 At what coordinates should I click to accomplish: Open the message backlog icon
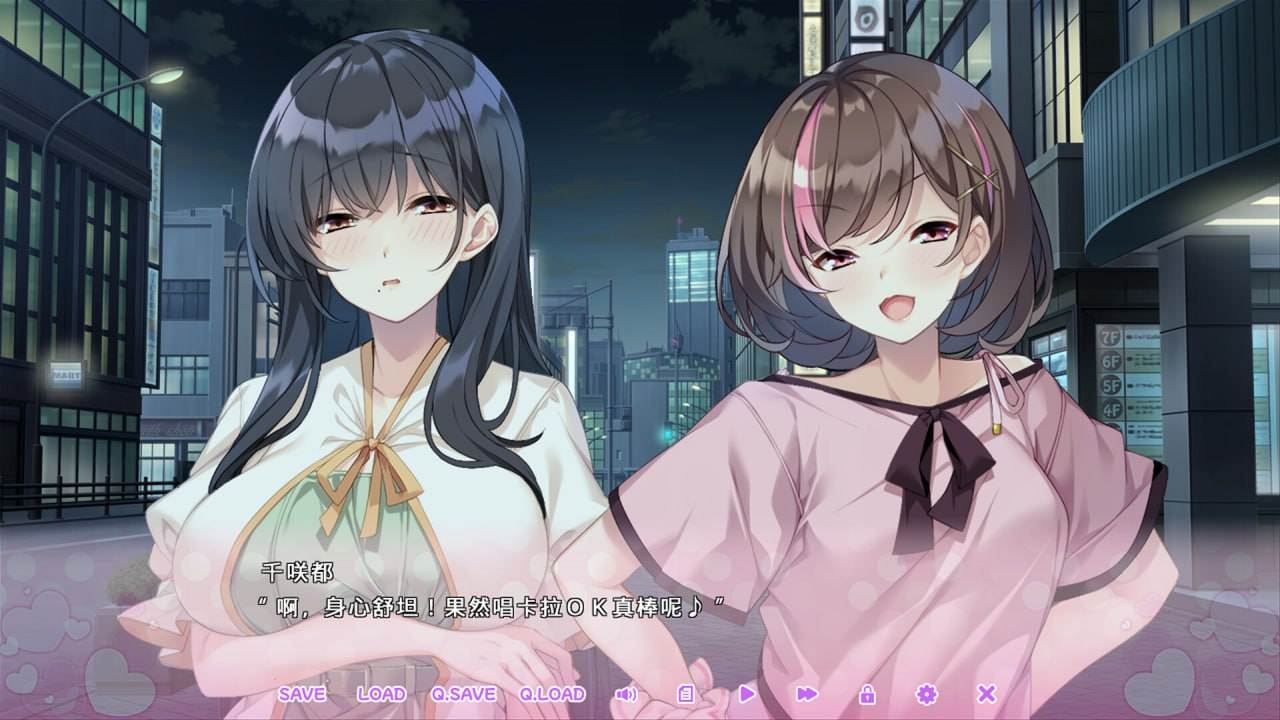point(685,692)
